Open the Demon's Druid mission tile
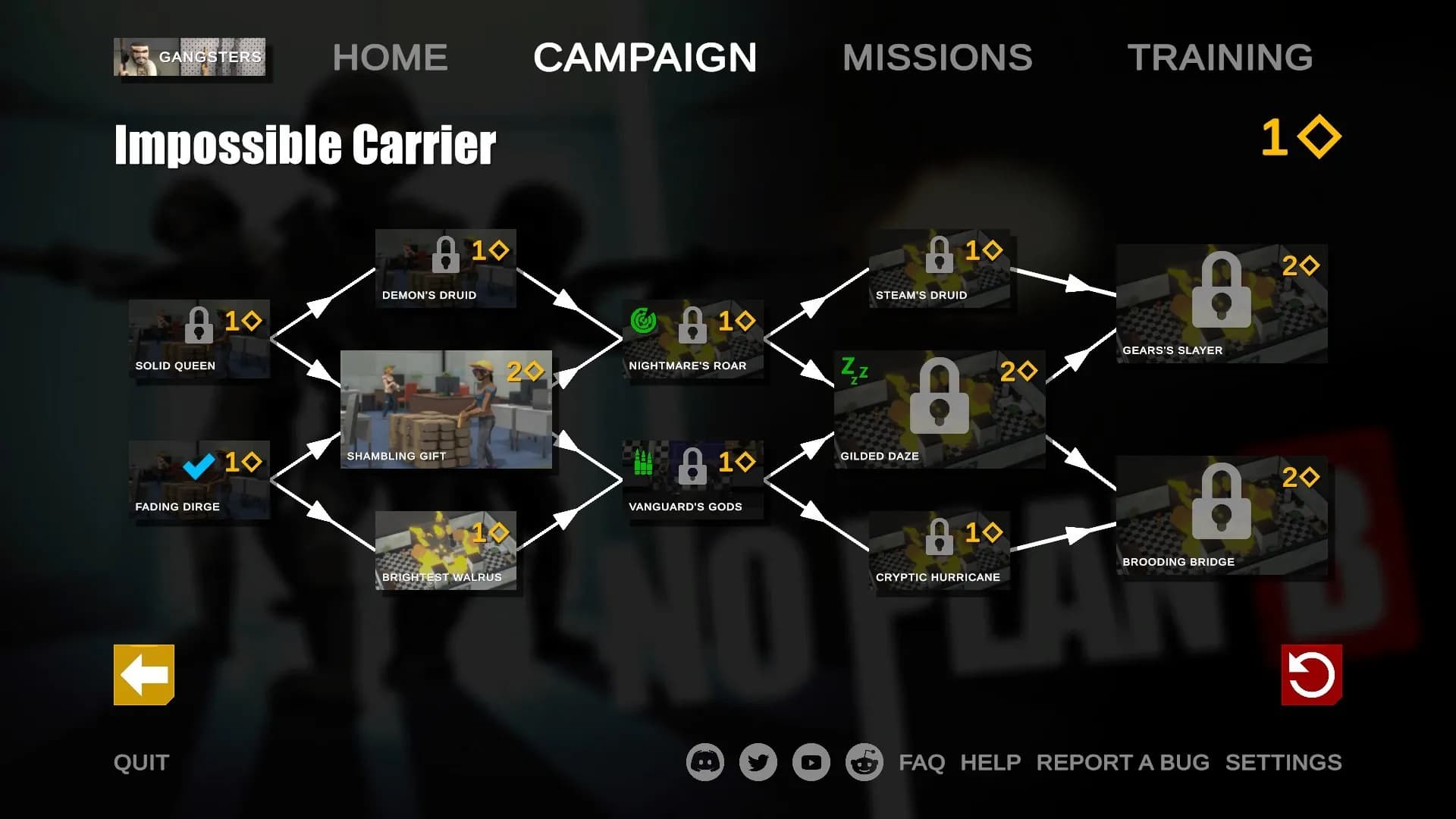Screen dimensions: 1456x819 (x=446, y=268)
